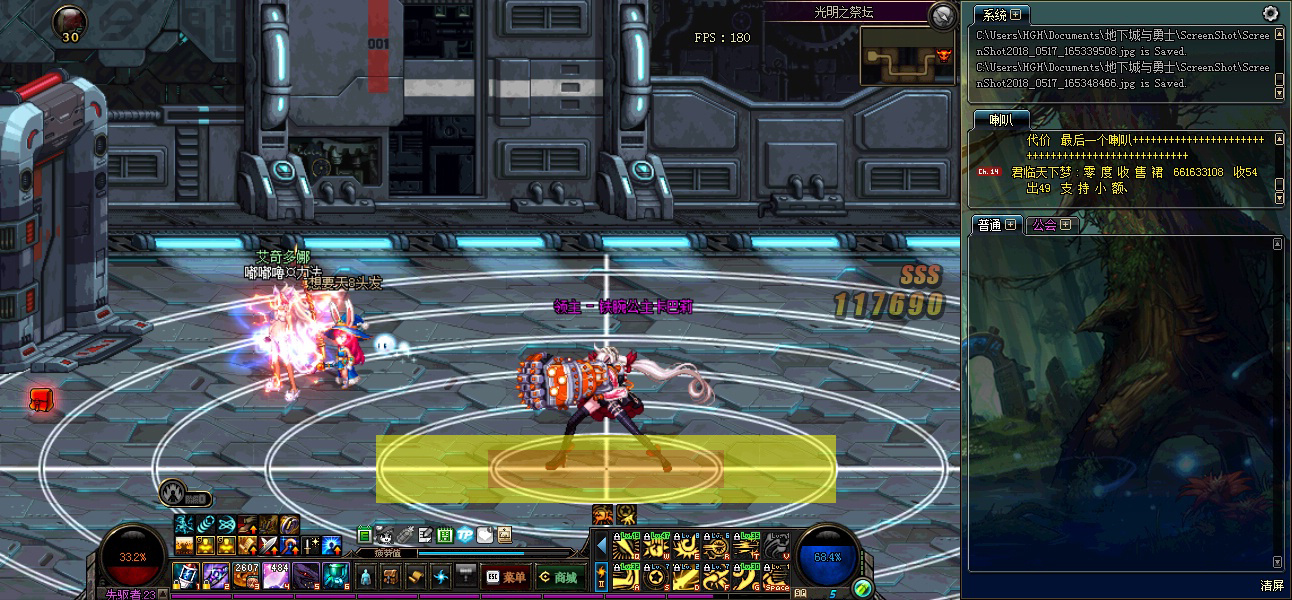Open chat settings gear icon

1270,14
